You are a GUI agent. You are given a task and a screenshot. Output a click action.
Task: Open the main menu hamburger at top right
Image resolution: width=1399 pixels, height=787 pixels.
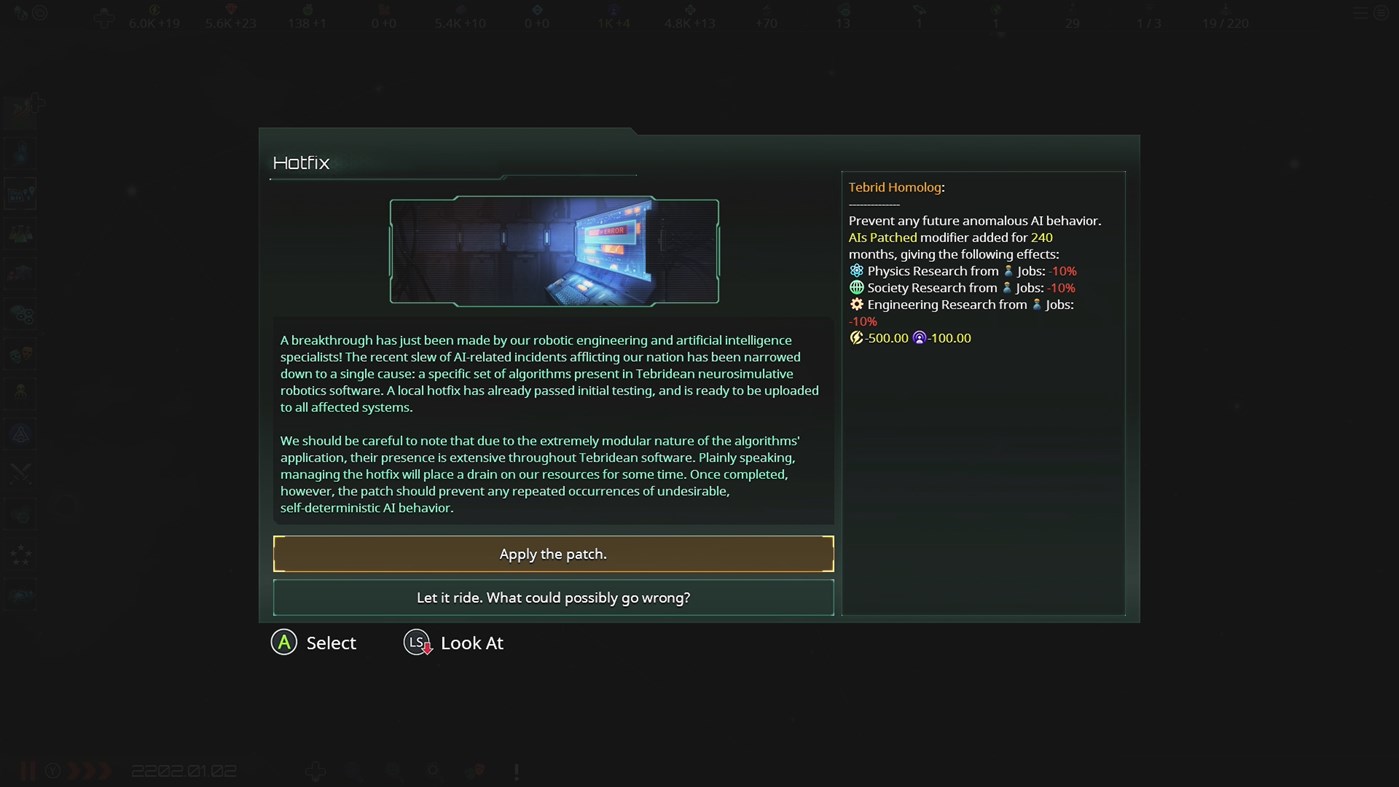click(1359, 13)
